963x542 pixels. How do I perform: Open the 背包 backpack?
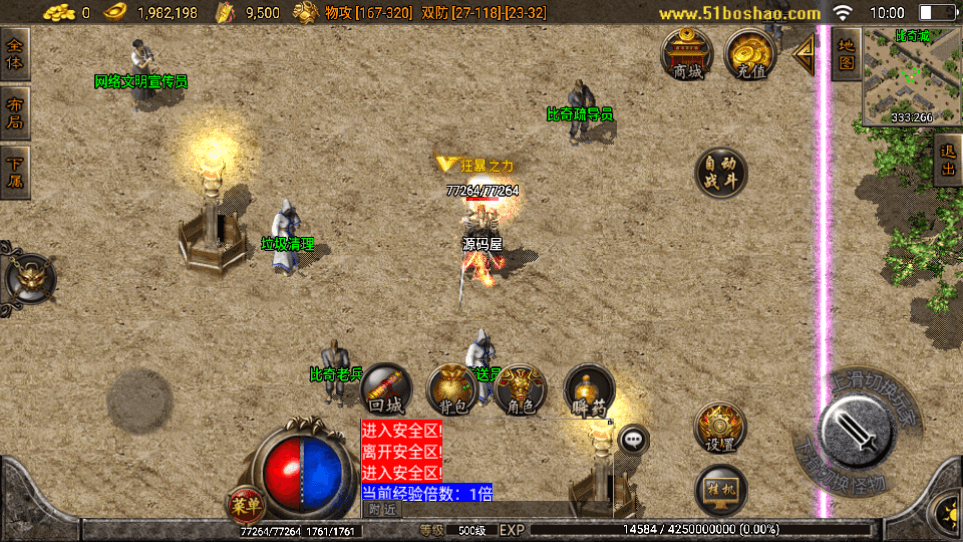453,389
